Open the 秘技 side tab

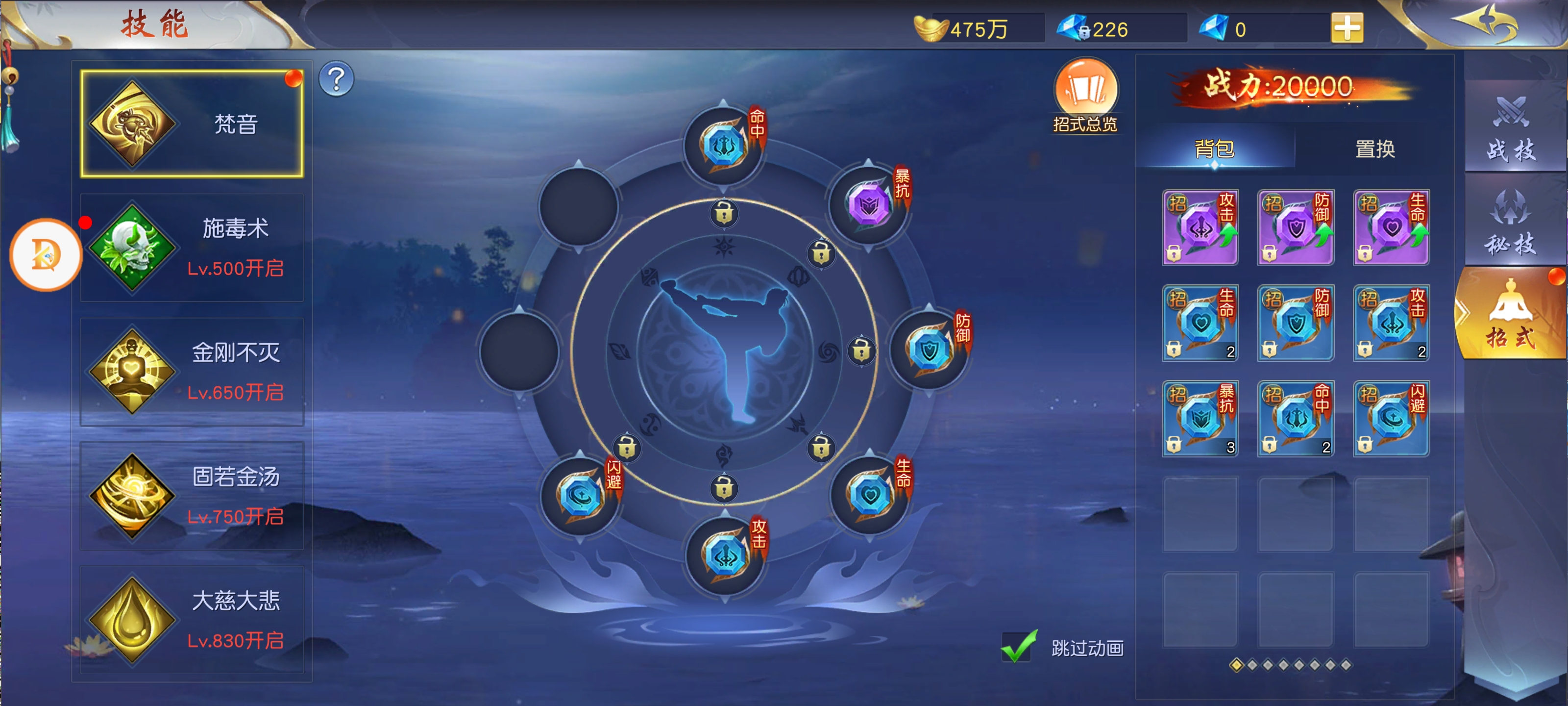(x=1511, y=222)
